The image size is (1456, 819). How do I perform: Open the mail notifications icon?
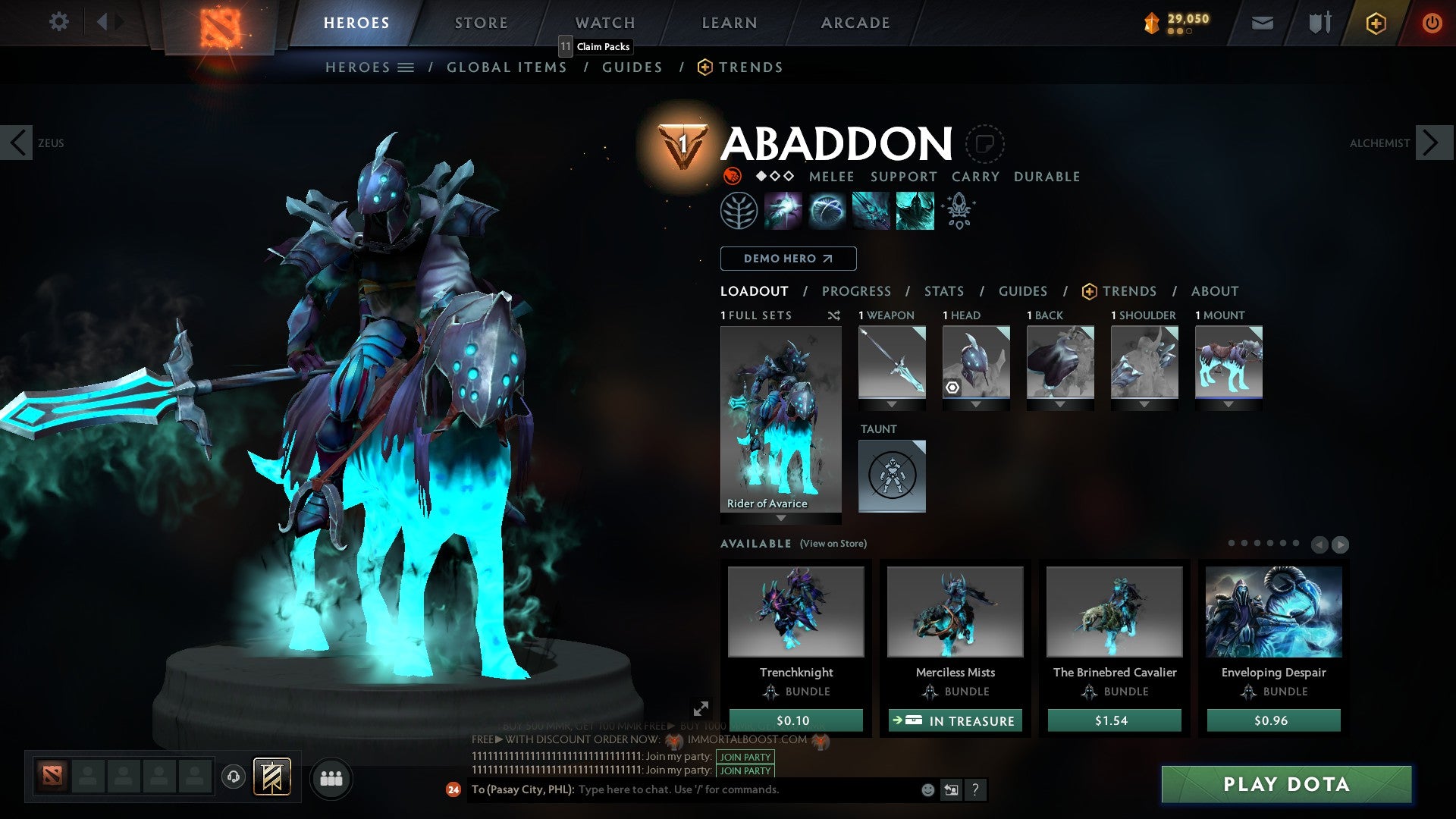point(1263,23)
